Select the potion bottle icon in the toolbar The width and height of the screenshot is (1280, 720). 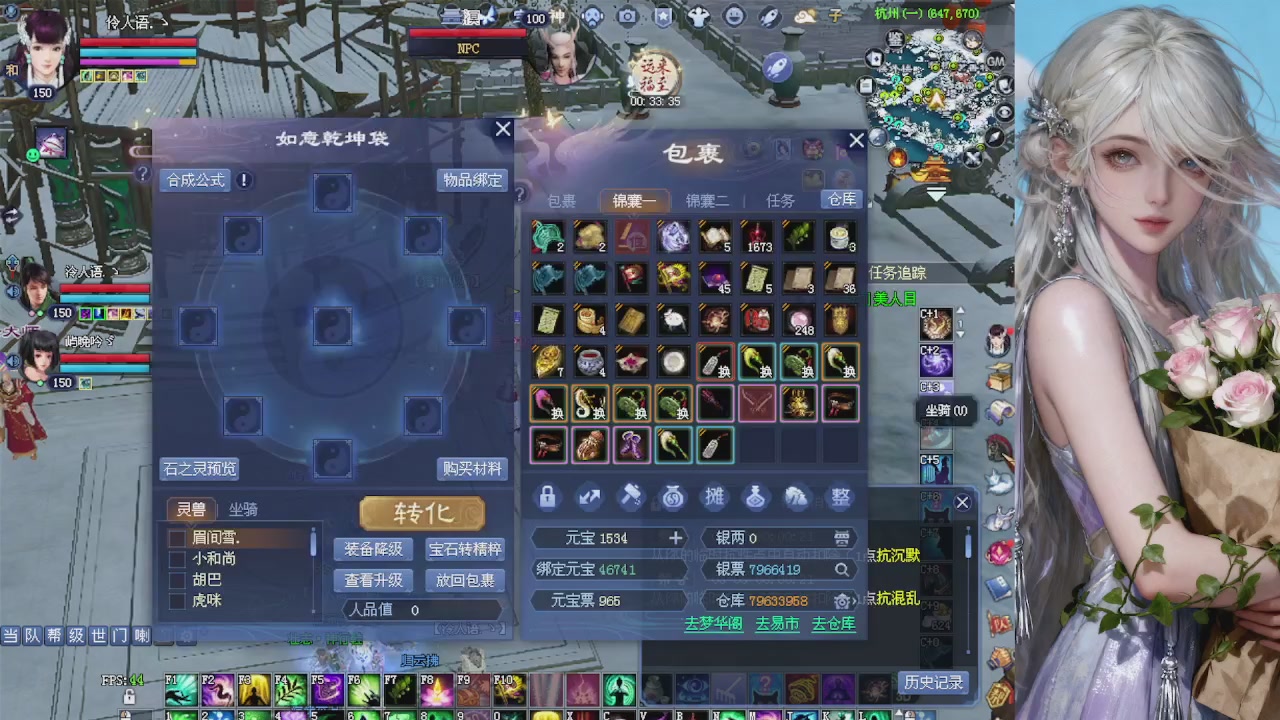[755, 498]
